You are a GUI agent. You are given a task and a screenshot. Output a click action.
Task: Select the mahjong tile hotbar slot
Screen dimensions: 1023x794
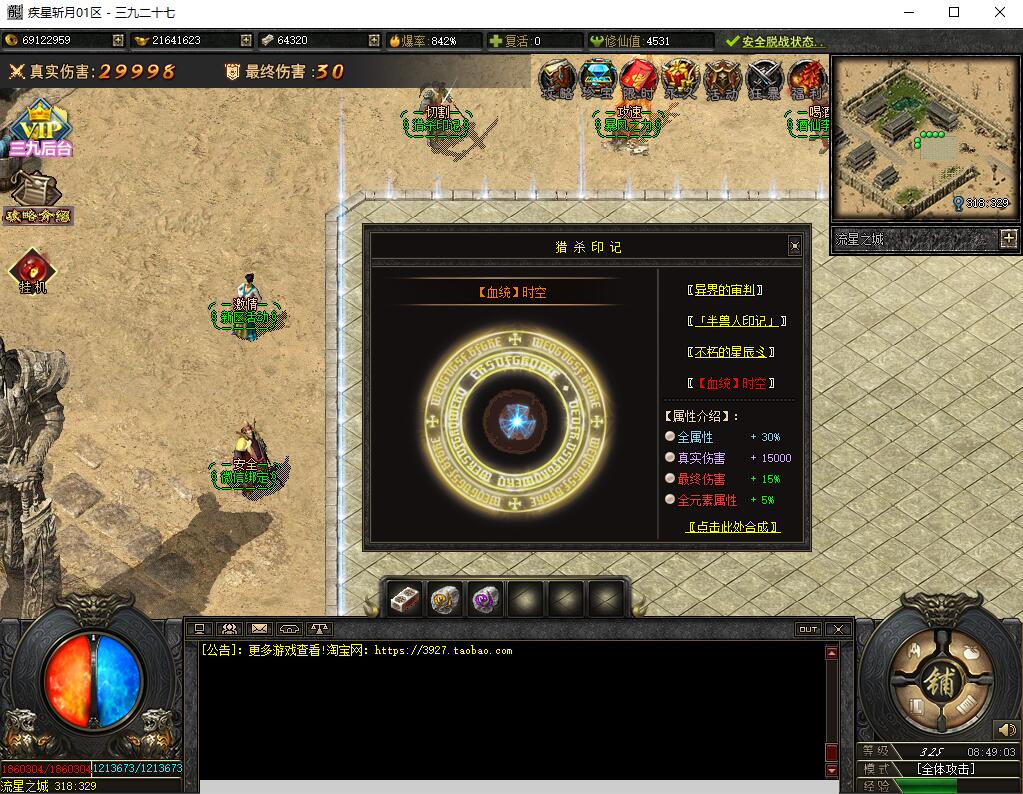point(405,599)
